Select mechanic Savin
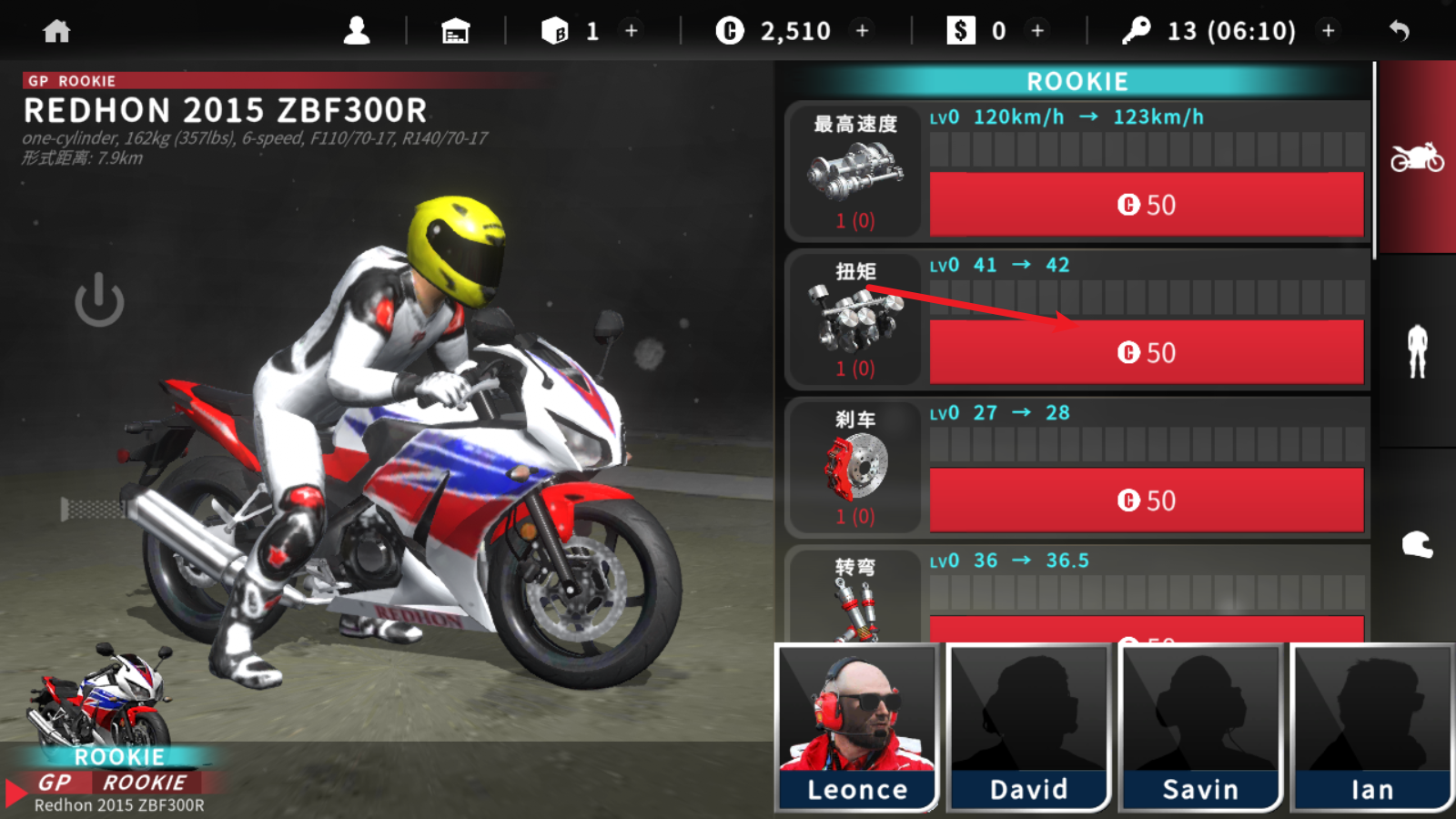 [x=1201, y=727]
